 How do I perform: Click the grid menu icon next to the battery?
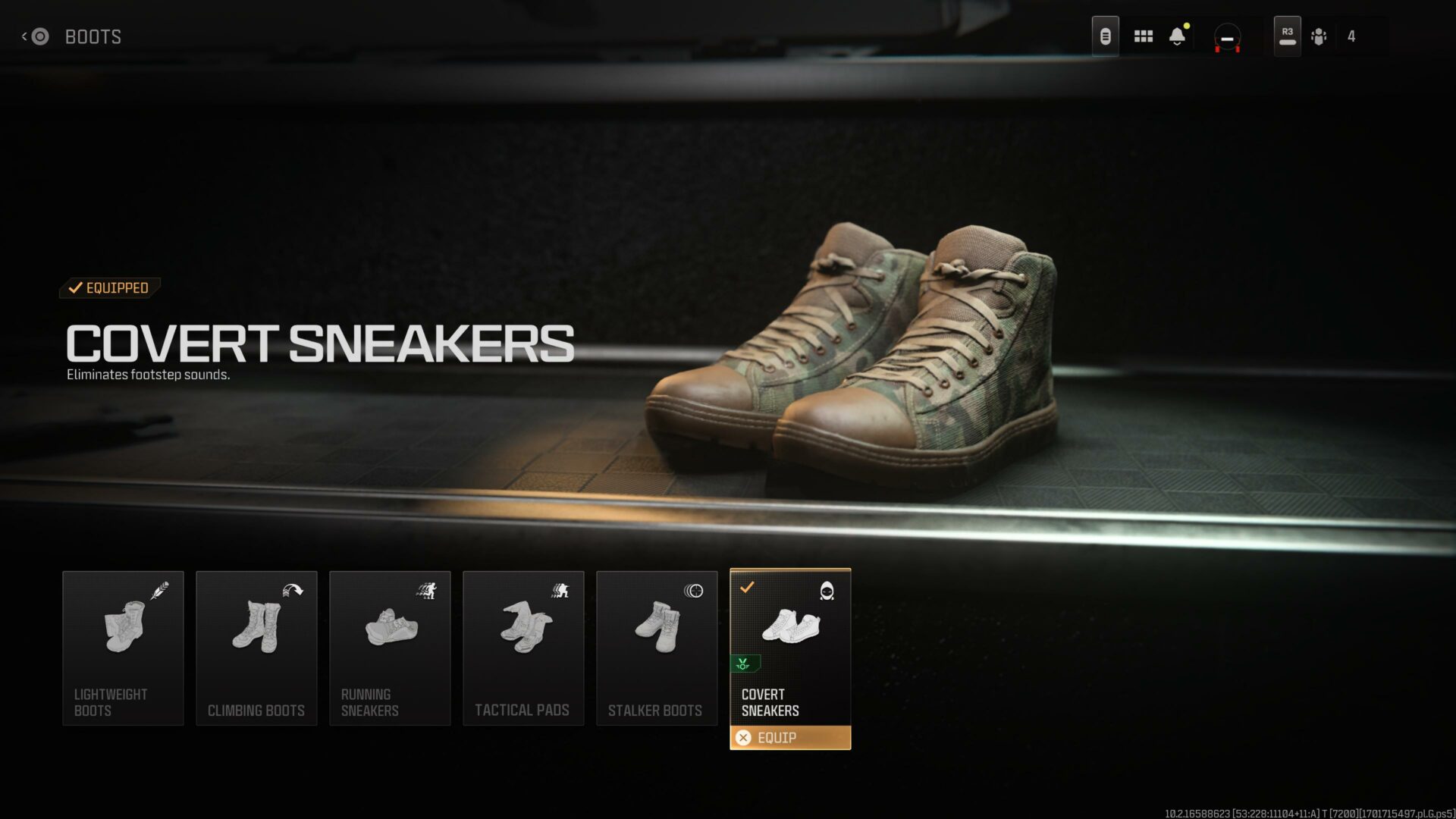point(1143,36)
